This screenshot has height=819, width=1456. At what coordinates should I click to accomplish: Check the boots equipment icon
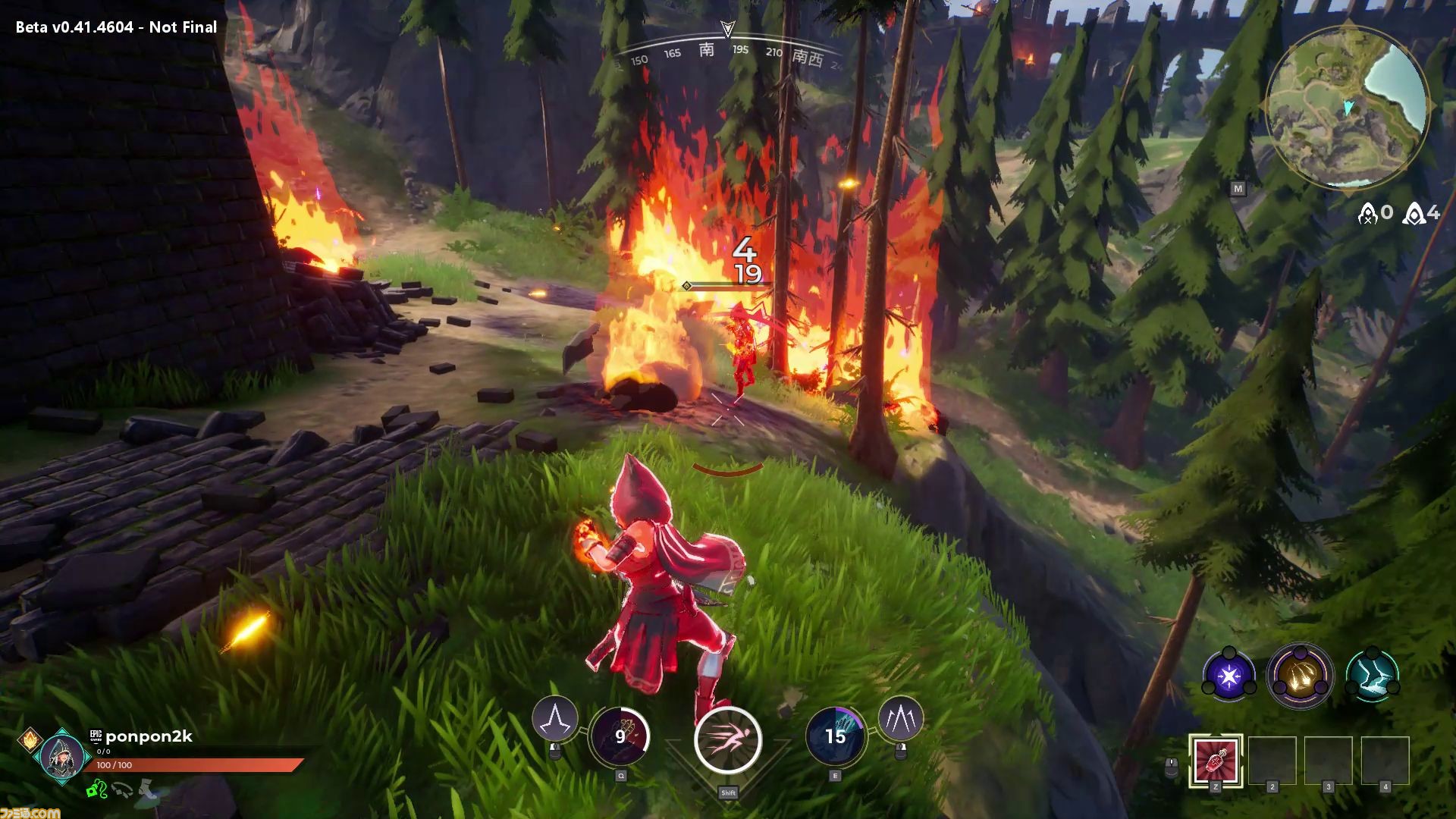(x=148, y=790)
